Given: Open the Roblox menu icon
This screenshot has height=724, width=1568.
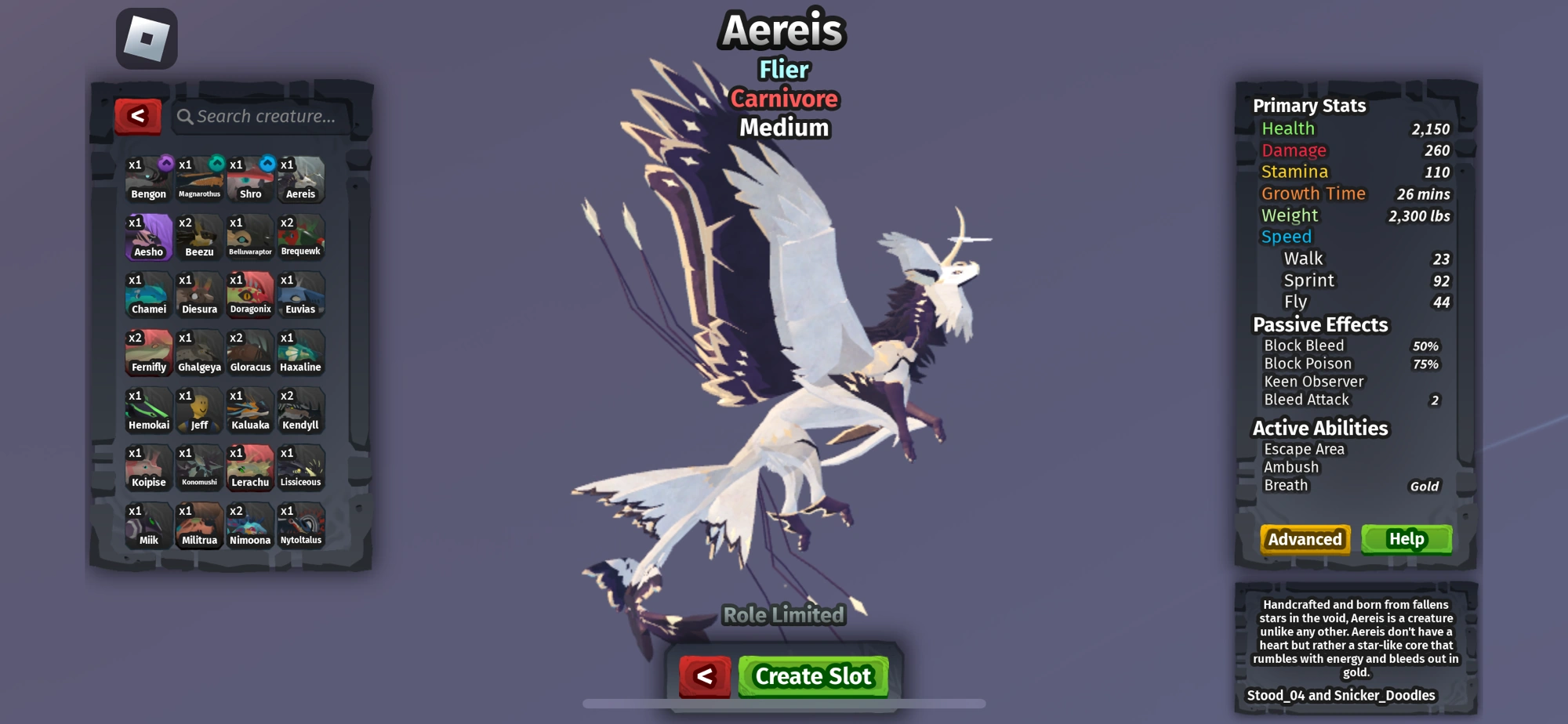Looking at the screenshot, I should (145, 38).
